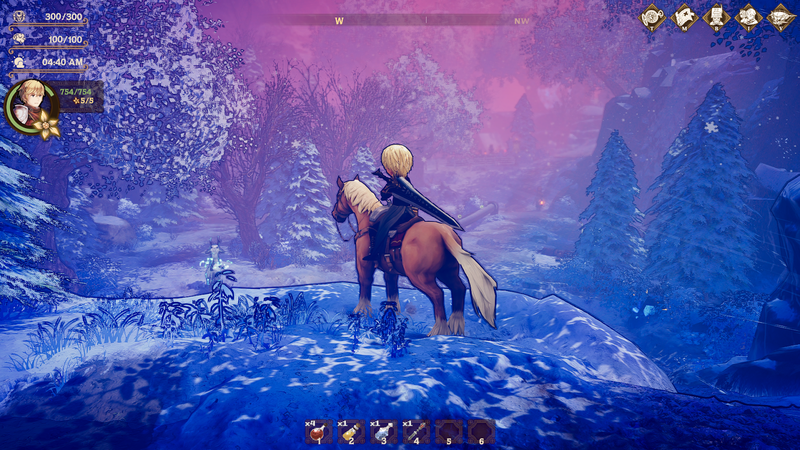This screenshot has height=450, width=800.
Task: Open the map via the star flag icon
Action: 684,17
